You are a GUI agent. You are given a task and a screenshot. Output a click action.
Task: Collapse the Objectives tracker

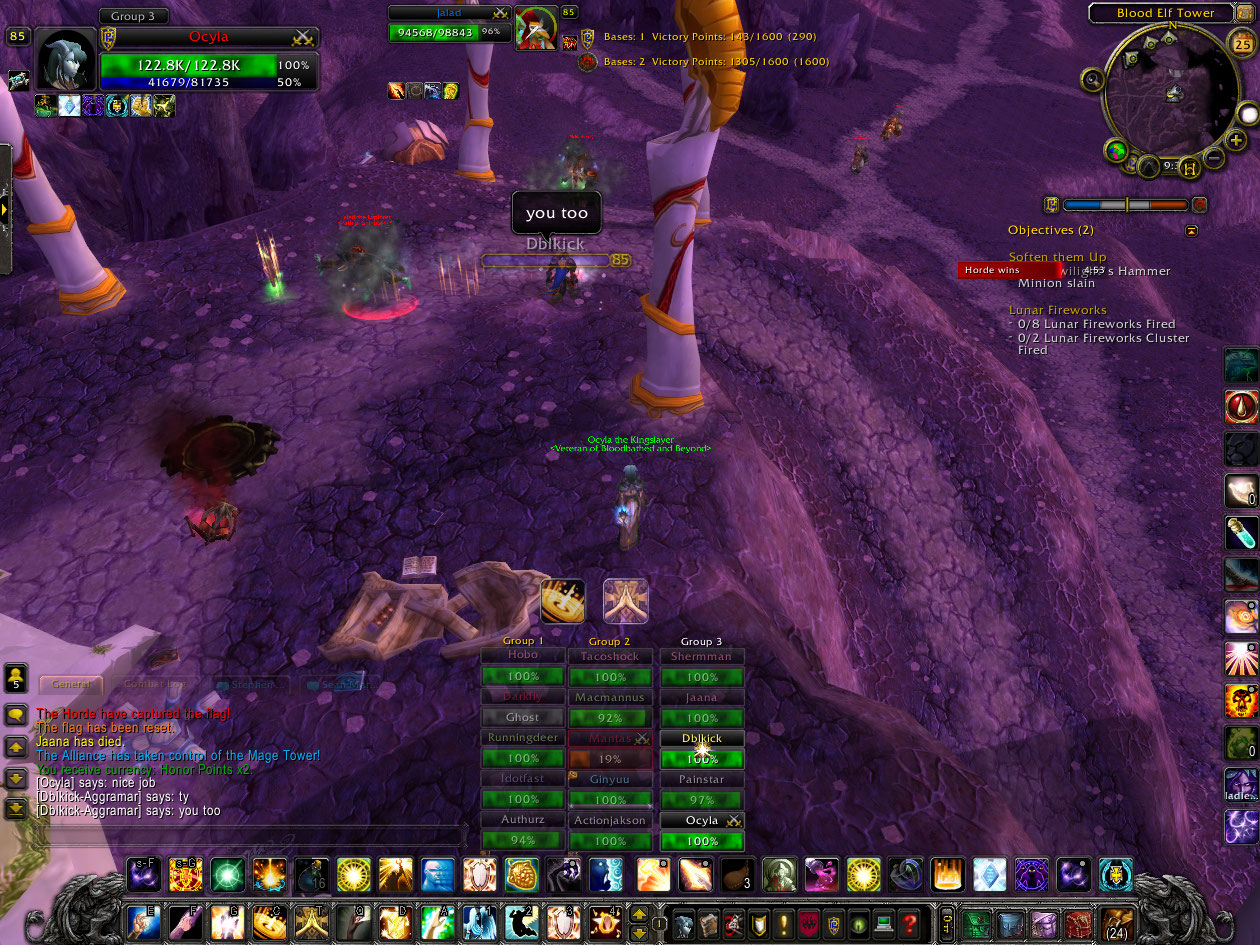1191,230
